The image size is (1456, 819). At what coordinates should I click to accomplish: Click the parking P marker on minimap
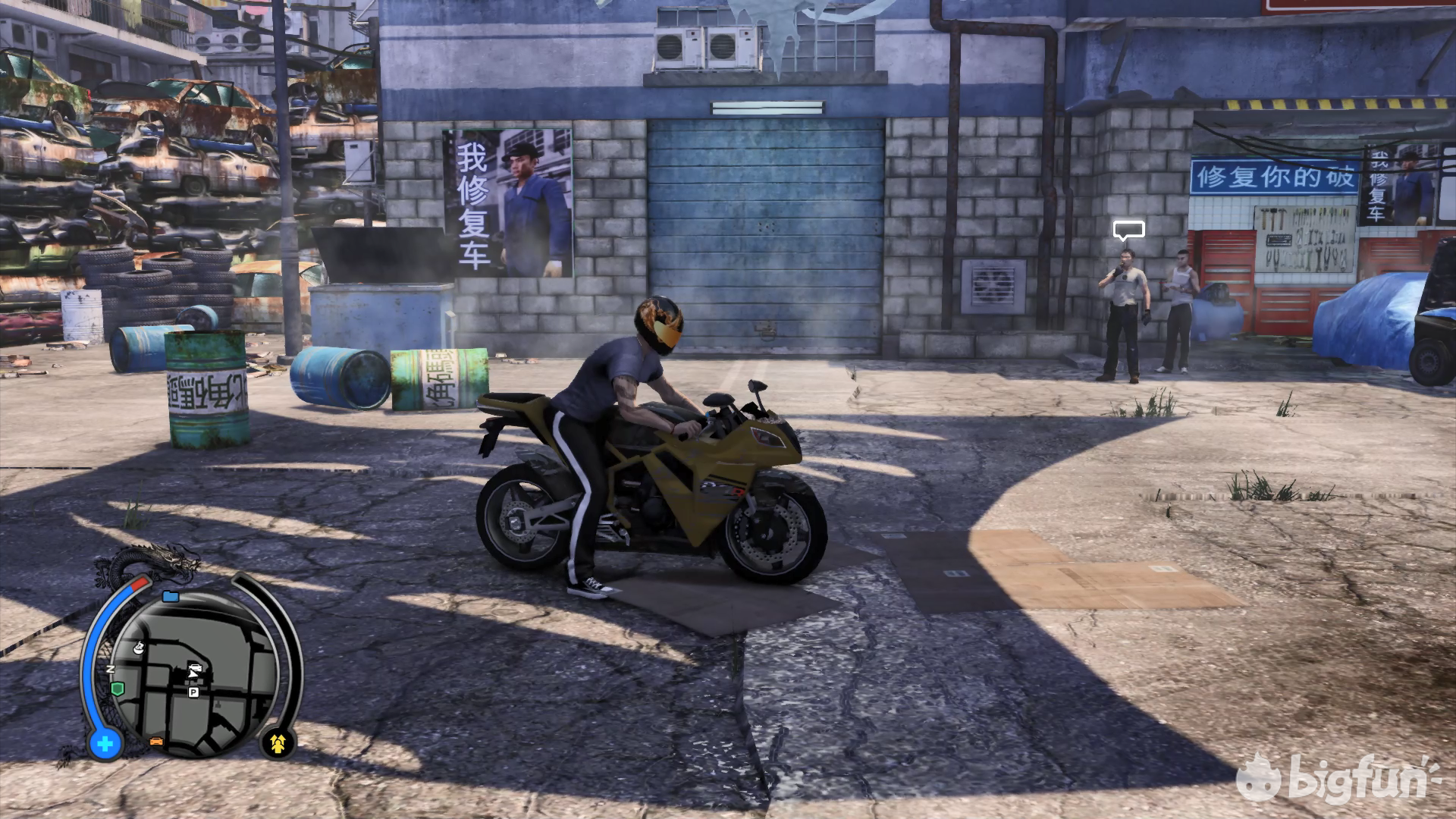(193, 692)
